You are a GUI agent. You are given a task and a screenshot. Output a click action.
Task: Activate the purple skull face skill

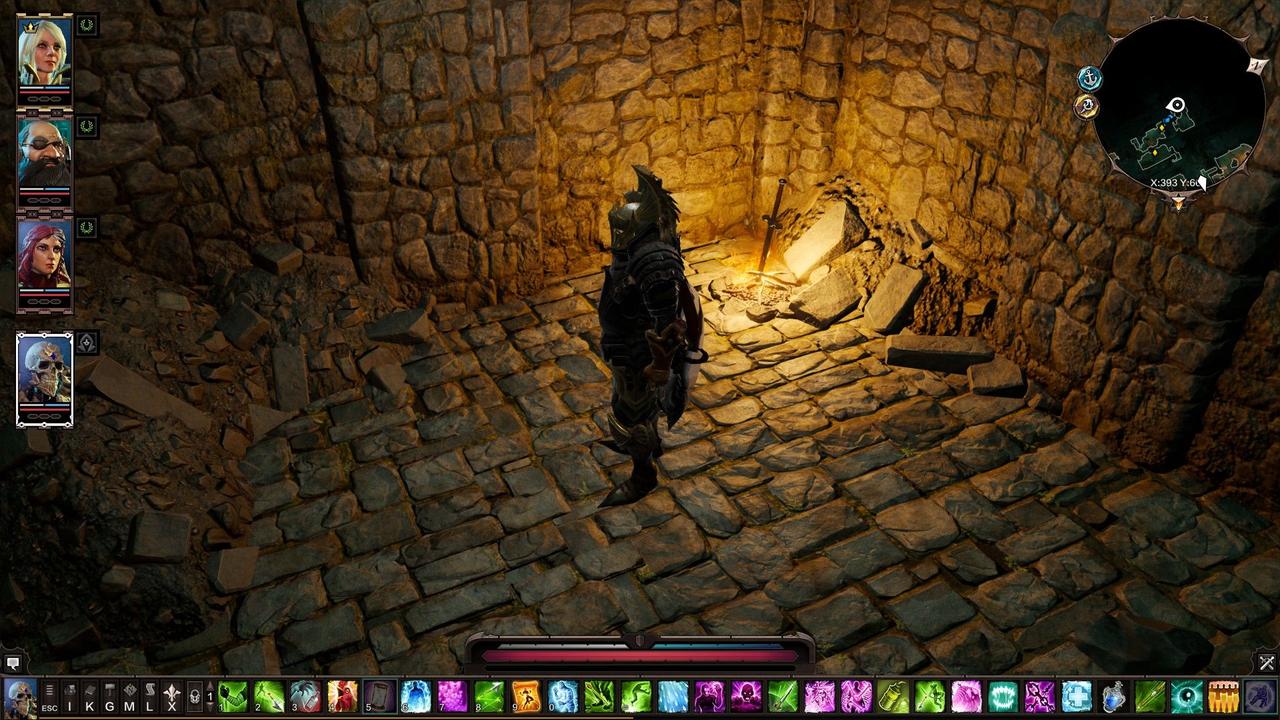pyautogui.click(x=746, y=695)
